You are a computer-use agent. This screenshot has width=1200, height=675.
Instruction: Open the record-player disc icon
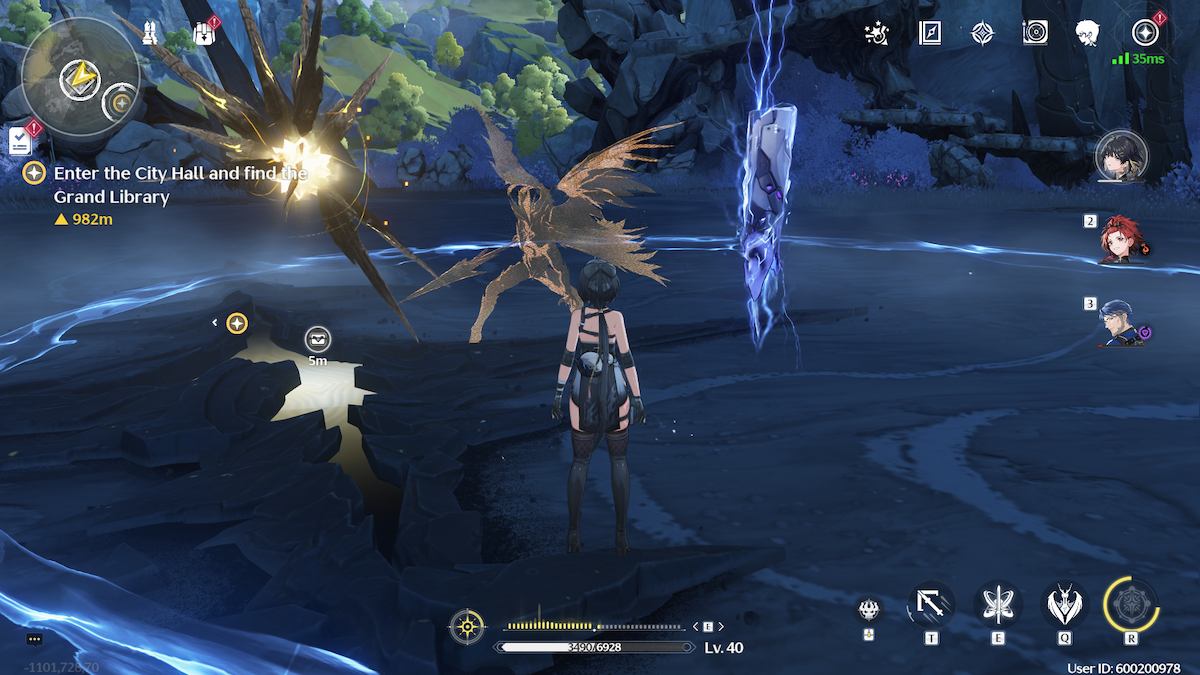pyautogui.click(x=1035, y=33)
